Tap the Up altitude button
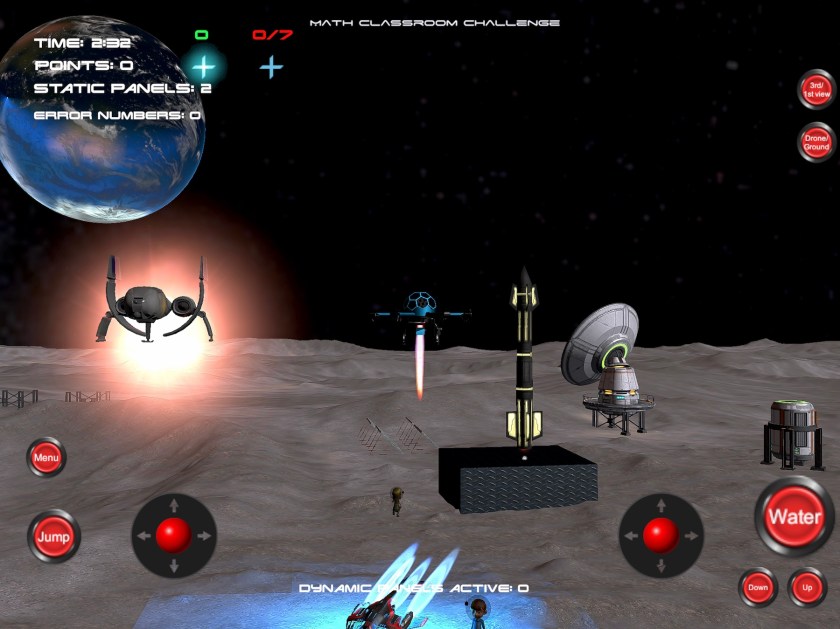The image size is (840, 629). [x=807, y=587]
